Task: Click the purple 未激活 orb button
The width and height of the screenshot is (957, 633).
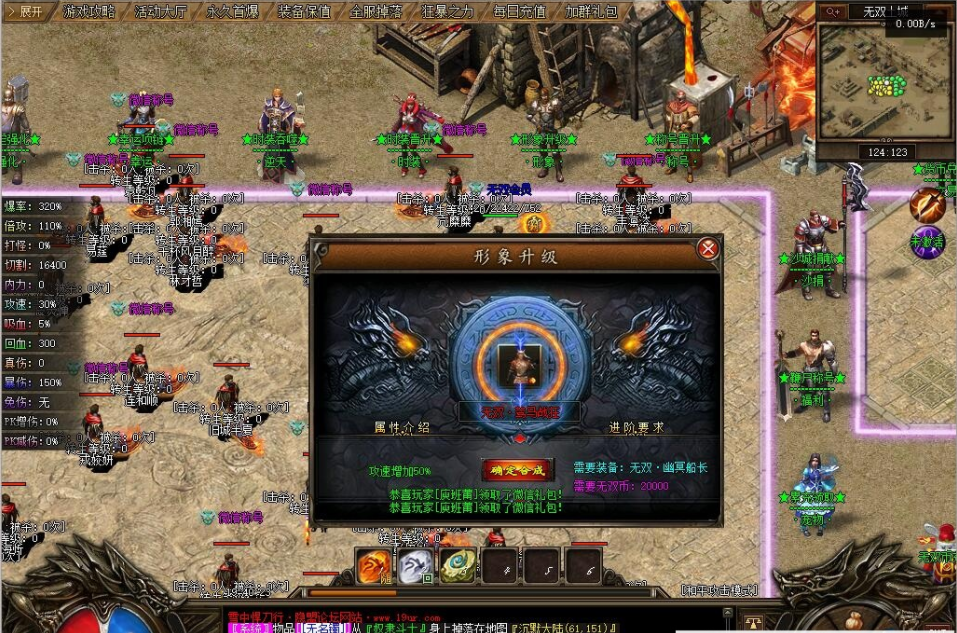Action: (927, 241)
